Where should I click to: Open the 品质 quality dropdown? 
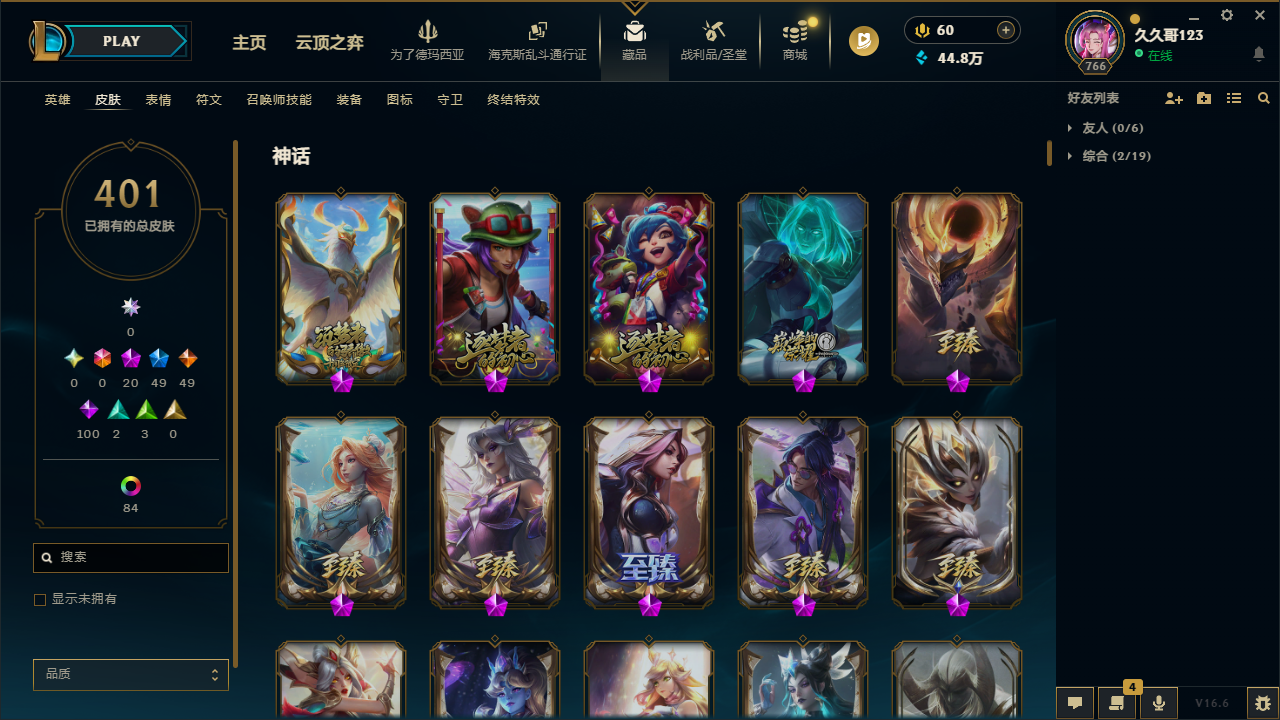click(130, 674)
